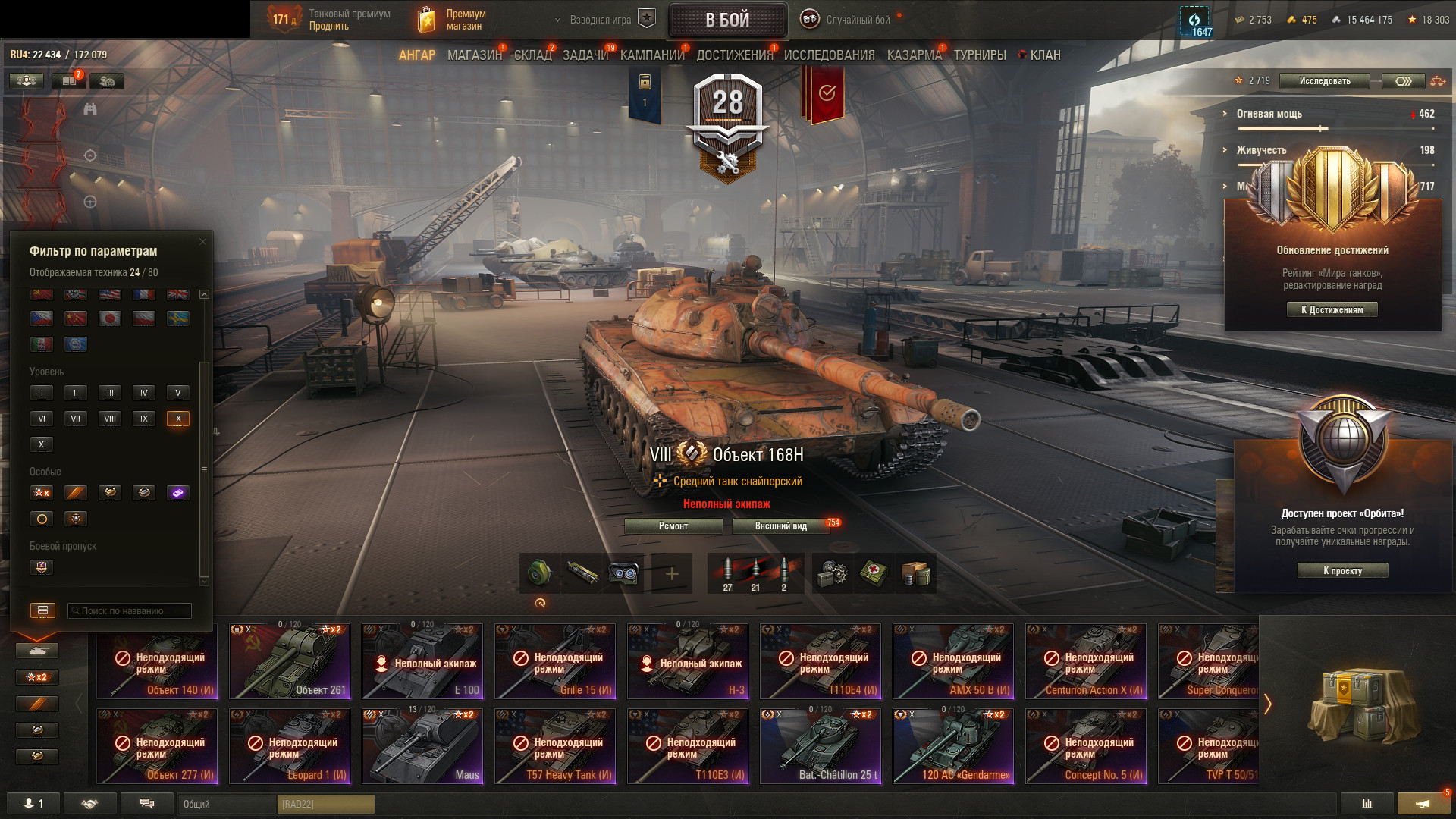The height and width of the screenshot is (819, 1456).
Task: Open Внешний вид customization
Action: 781,526
